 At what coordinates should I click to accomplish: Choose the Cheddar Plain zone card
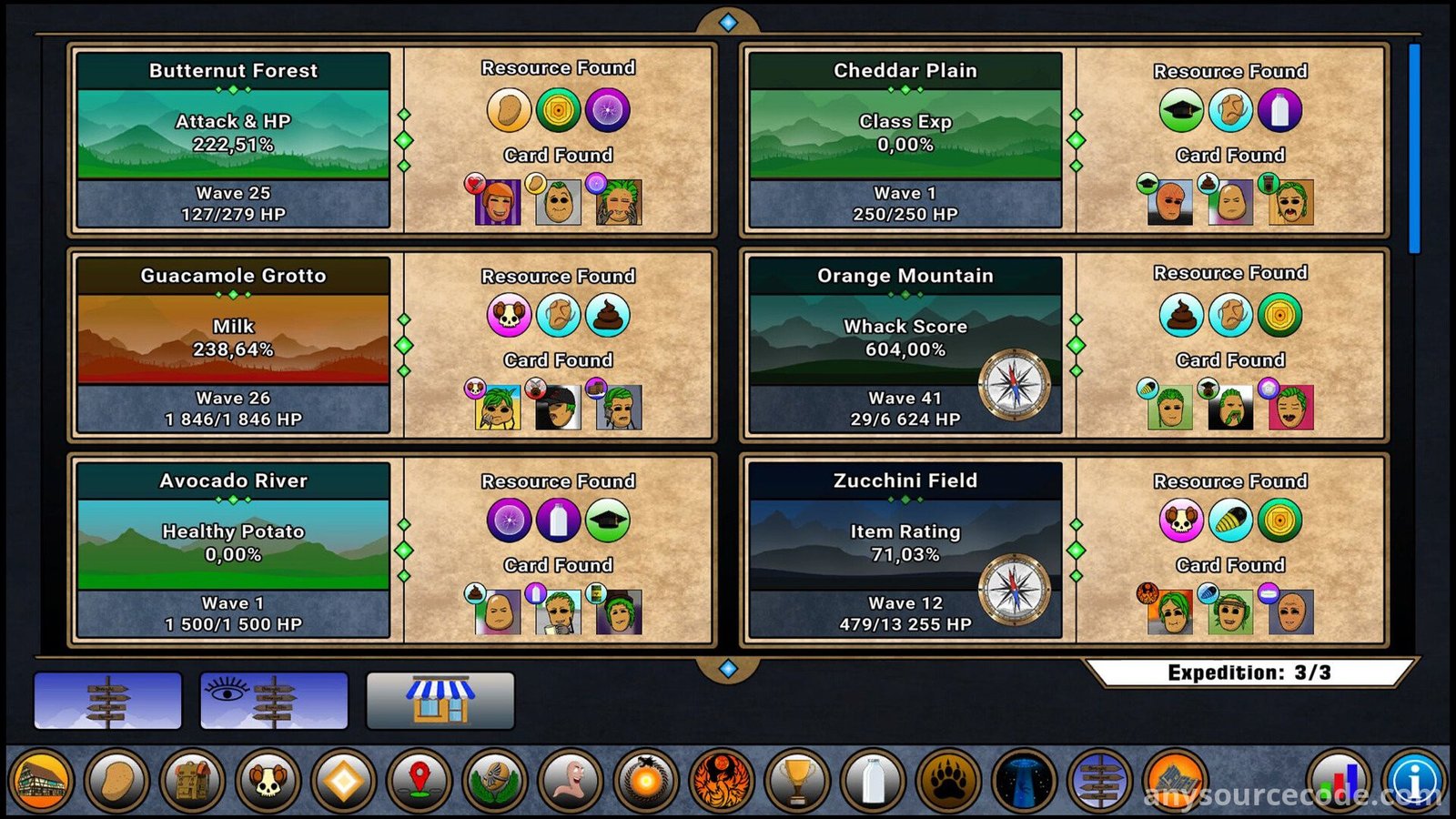905,139
